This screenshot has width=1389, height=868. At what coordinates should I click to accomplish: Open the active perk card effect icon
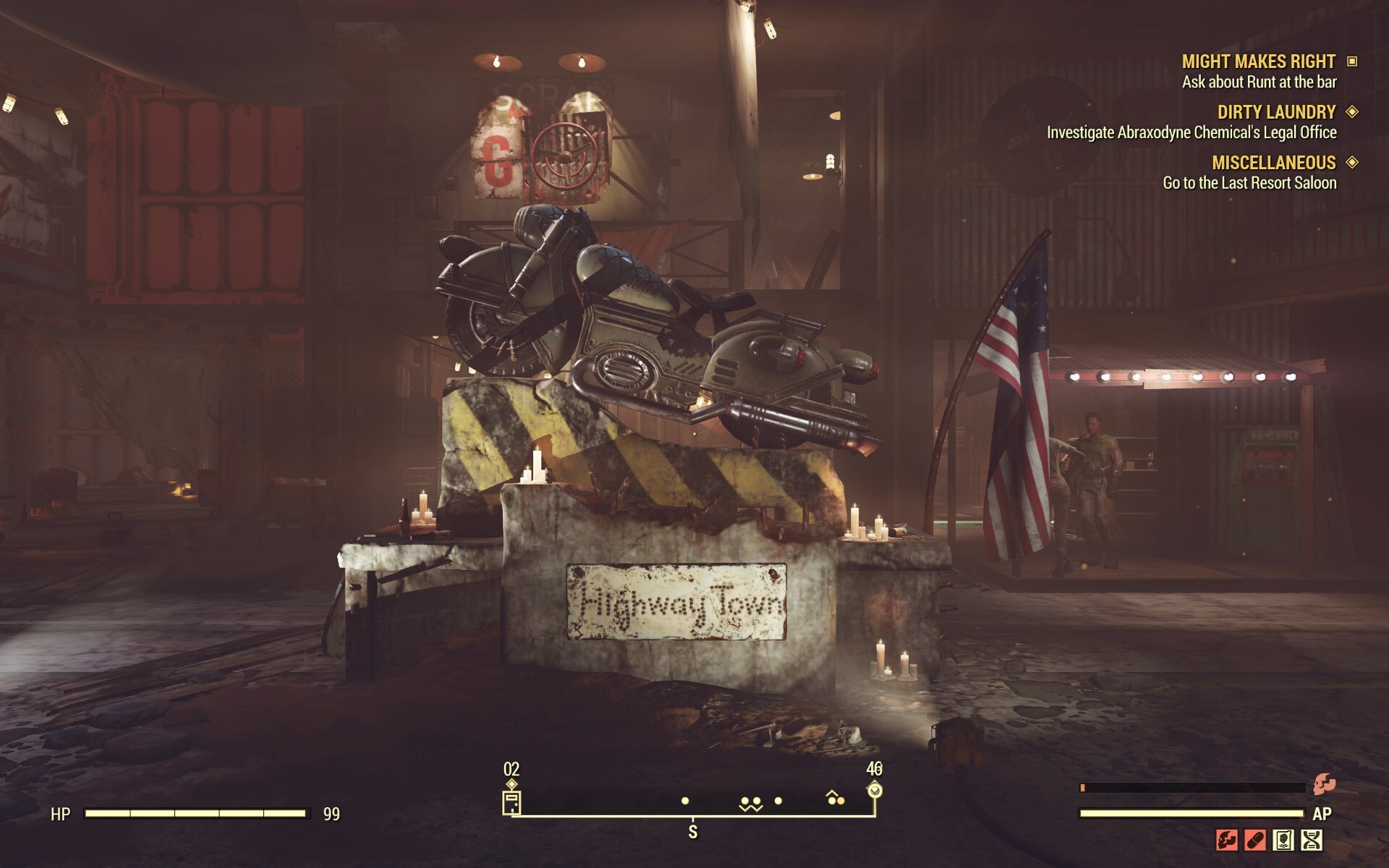(1282, 841)
